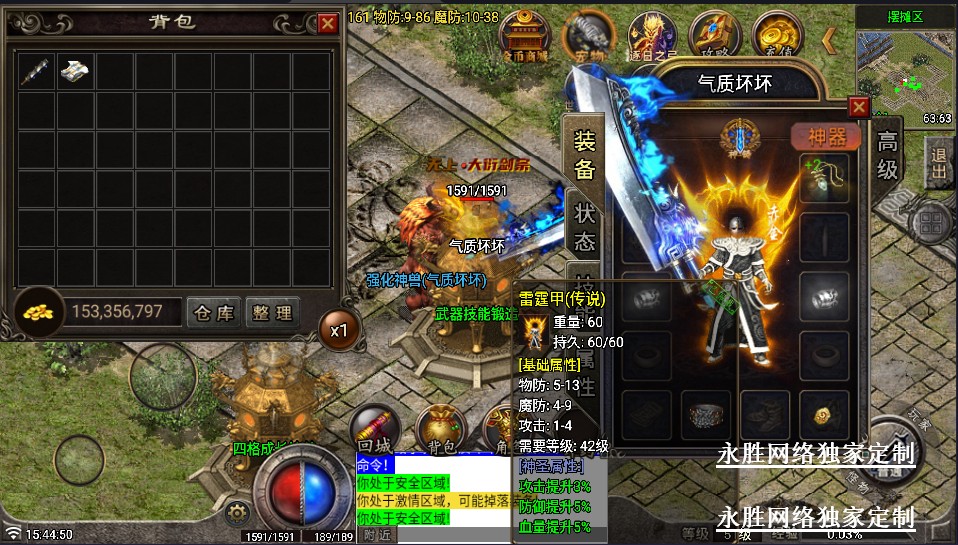This screenshot has height=545, width=958.
Task: Select the white item in the backpack
Action: [x=76, y=72]
